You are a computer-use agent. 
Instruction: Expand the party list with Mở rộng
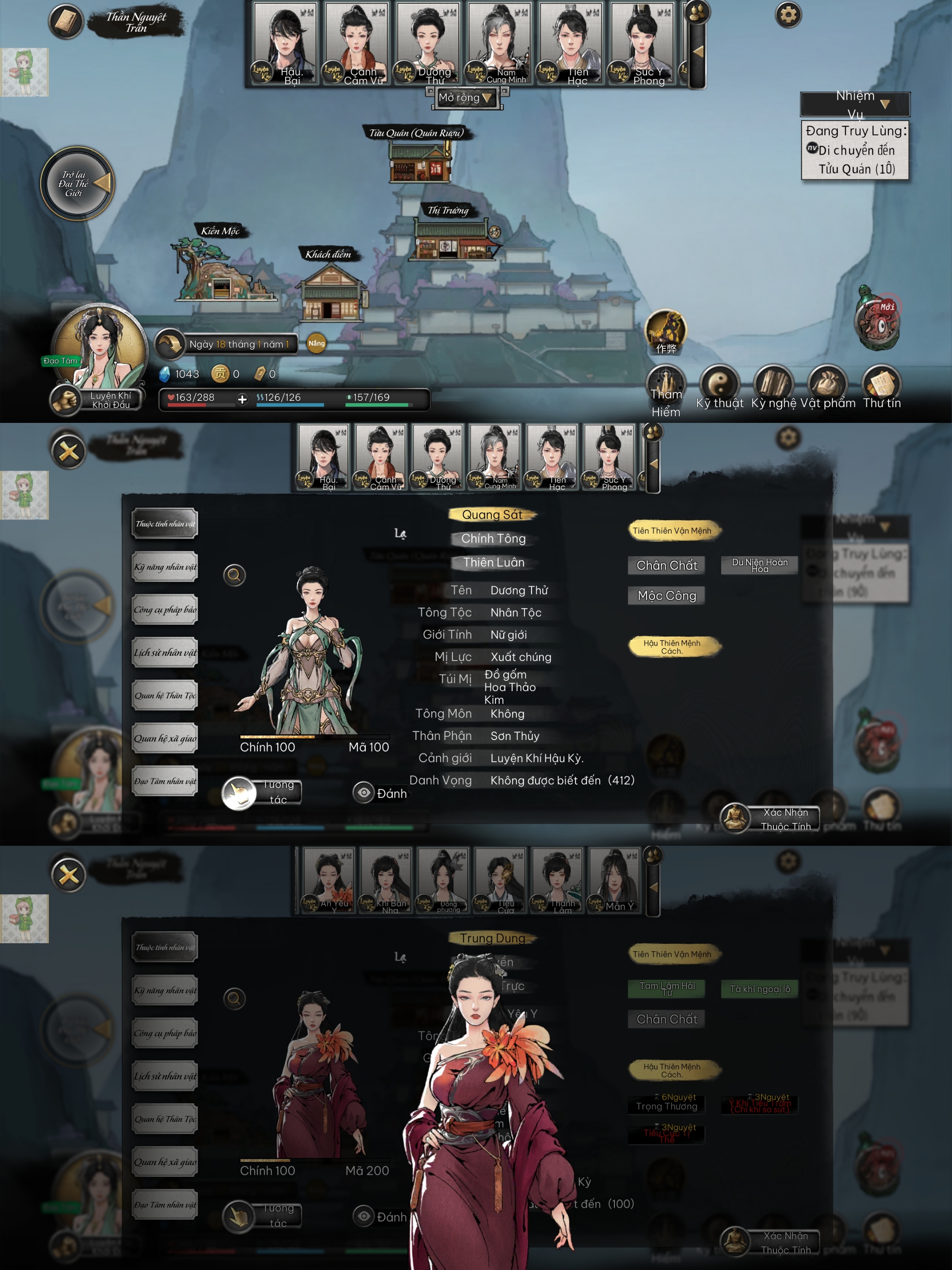[466, 97]
